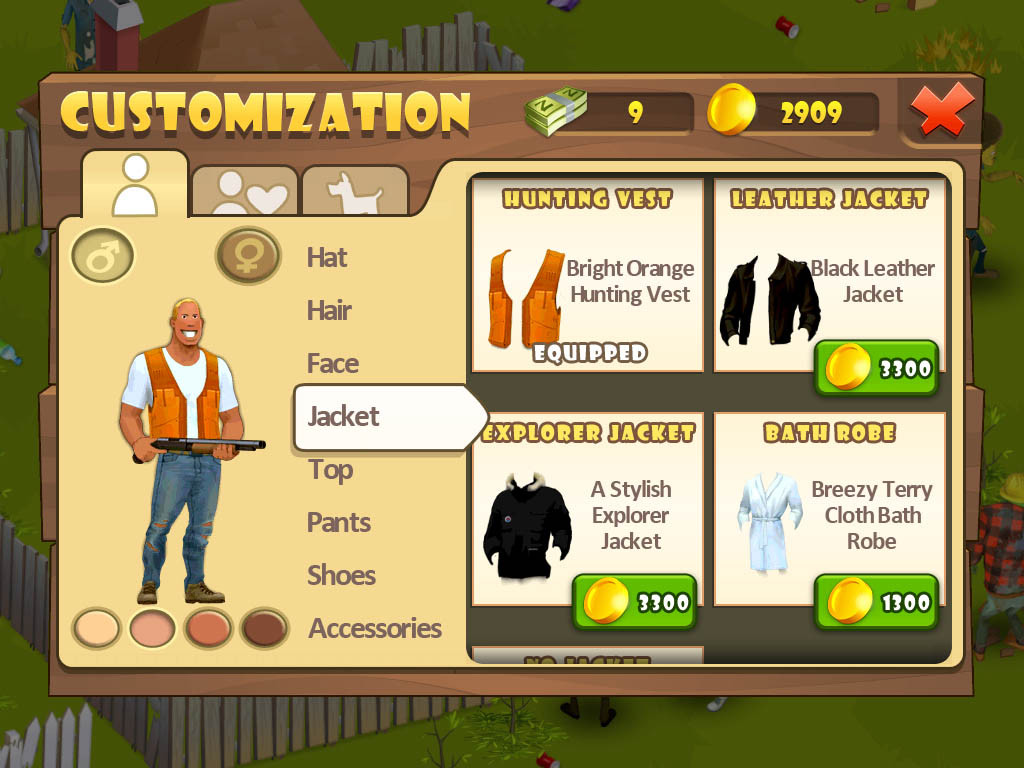Open the Pants category

pos(339,523)
